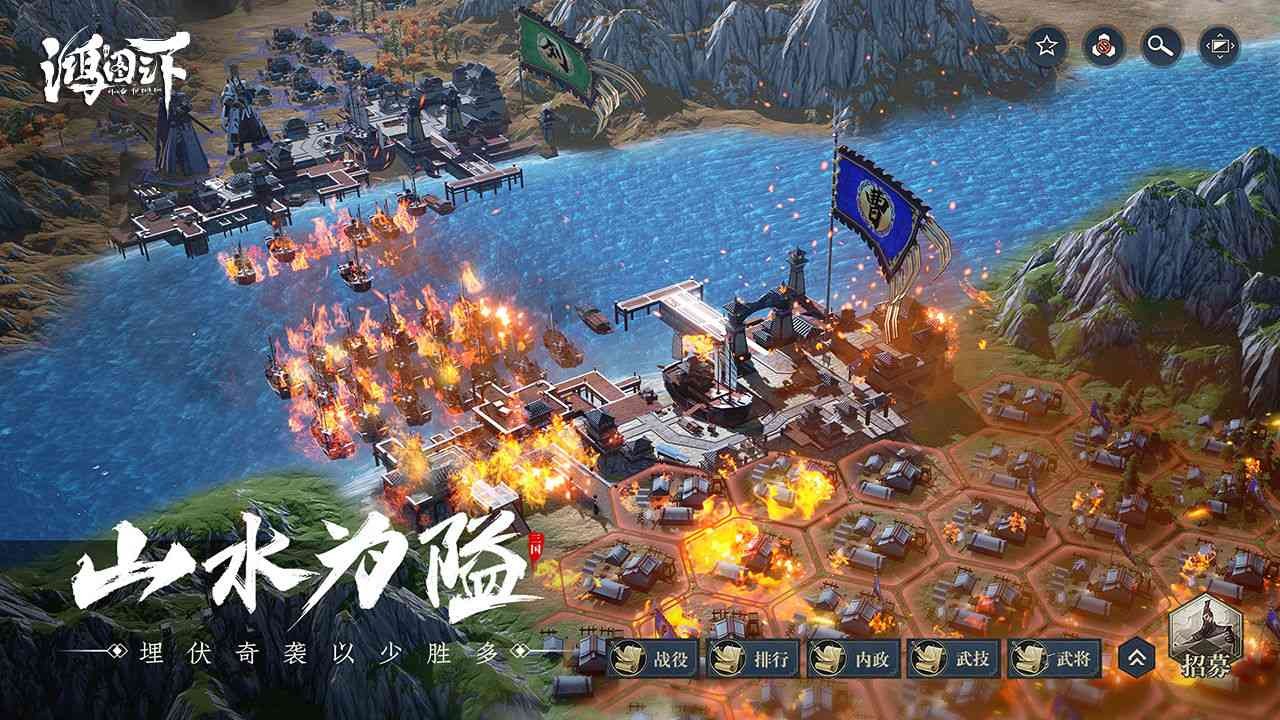
Task: Click the favorites star icon
Action: [1044, 45]
